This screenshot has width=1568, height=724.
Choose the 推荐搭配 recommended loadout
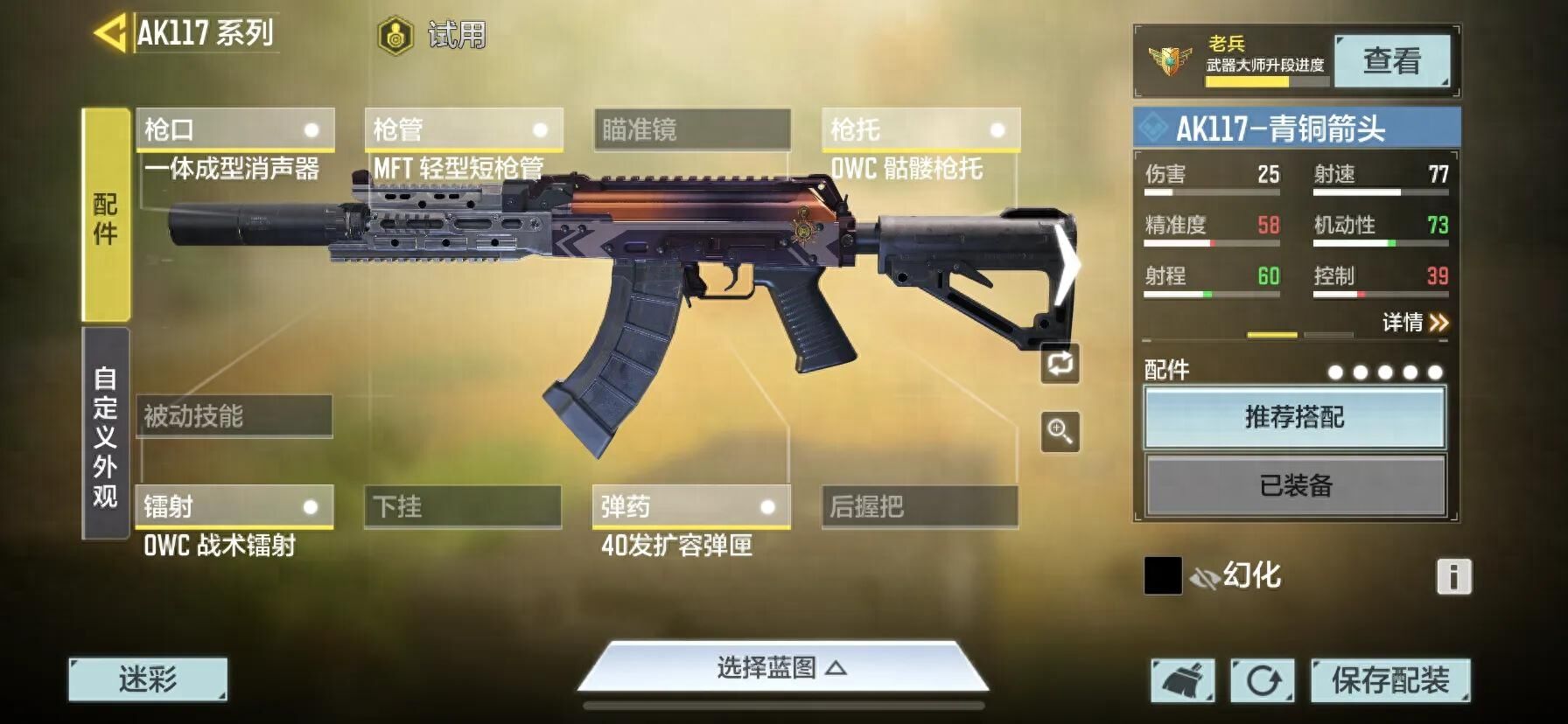pyautogui.click(x=1294, y=417)
